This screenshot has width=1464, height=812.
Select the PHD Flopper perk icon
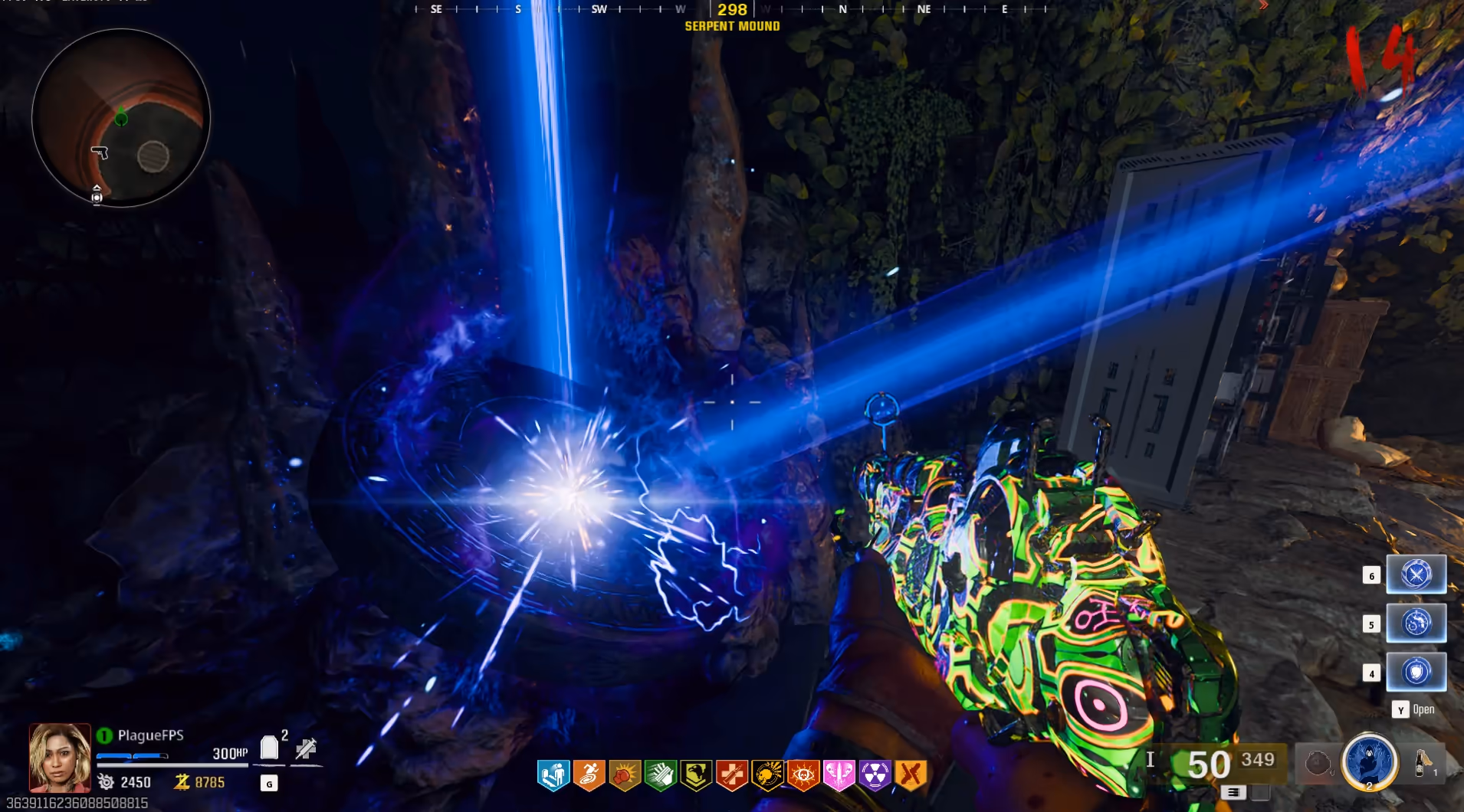553,776
